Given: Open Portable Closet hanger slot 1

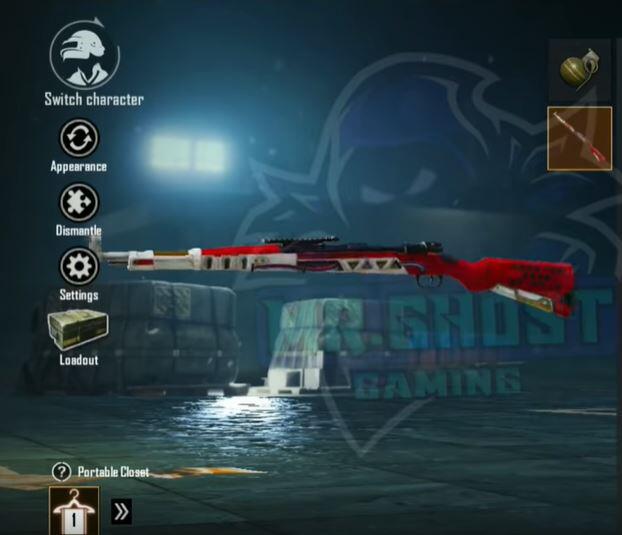Looking at the screenshot, I should click(74, 511).
